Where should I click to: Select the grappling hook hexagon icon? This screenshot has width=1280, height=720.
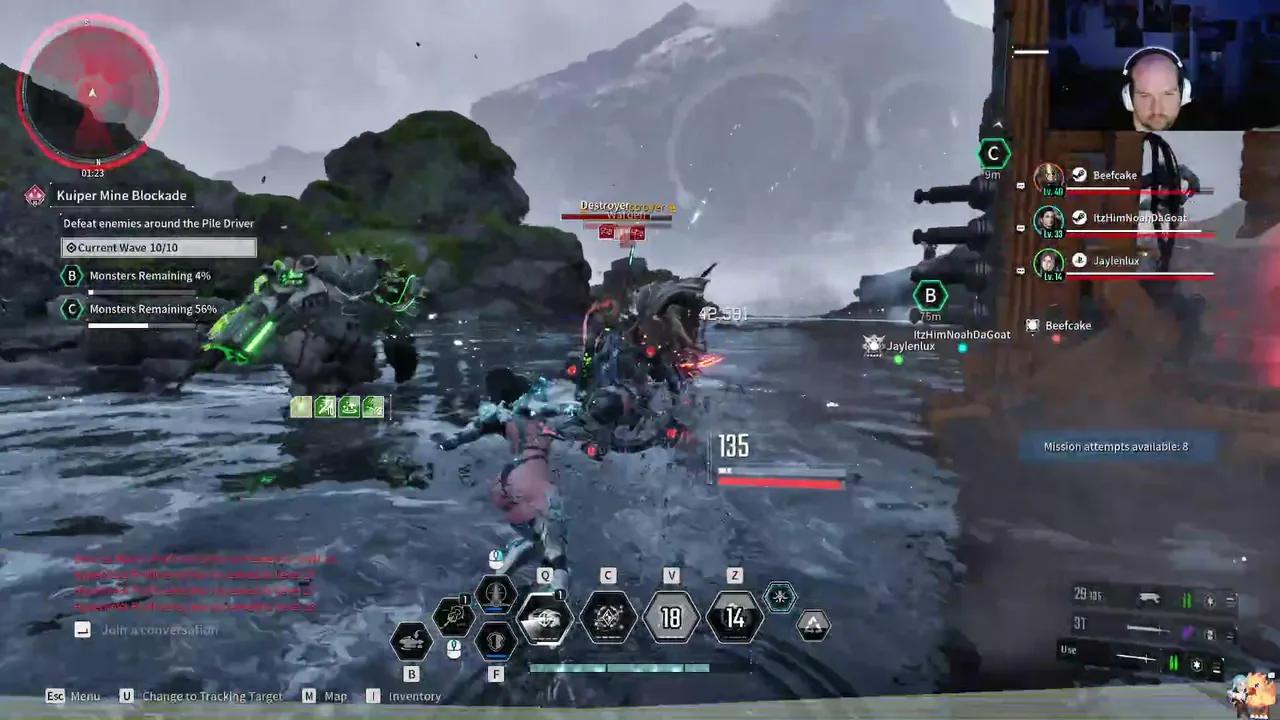click(x=453, y=617)
